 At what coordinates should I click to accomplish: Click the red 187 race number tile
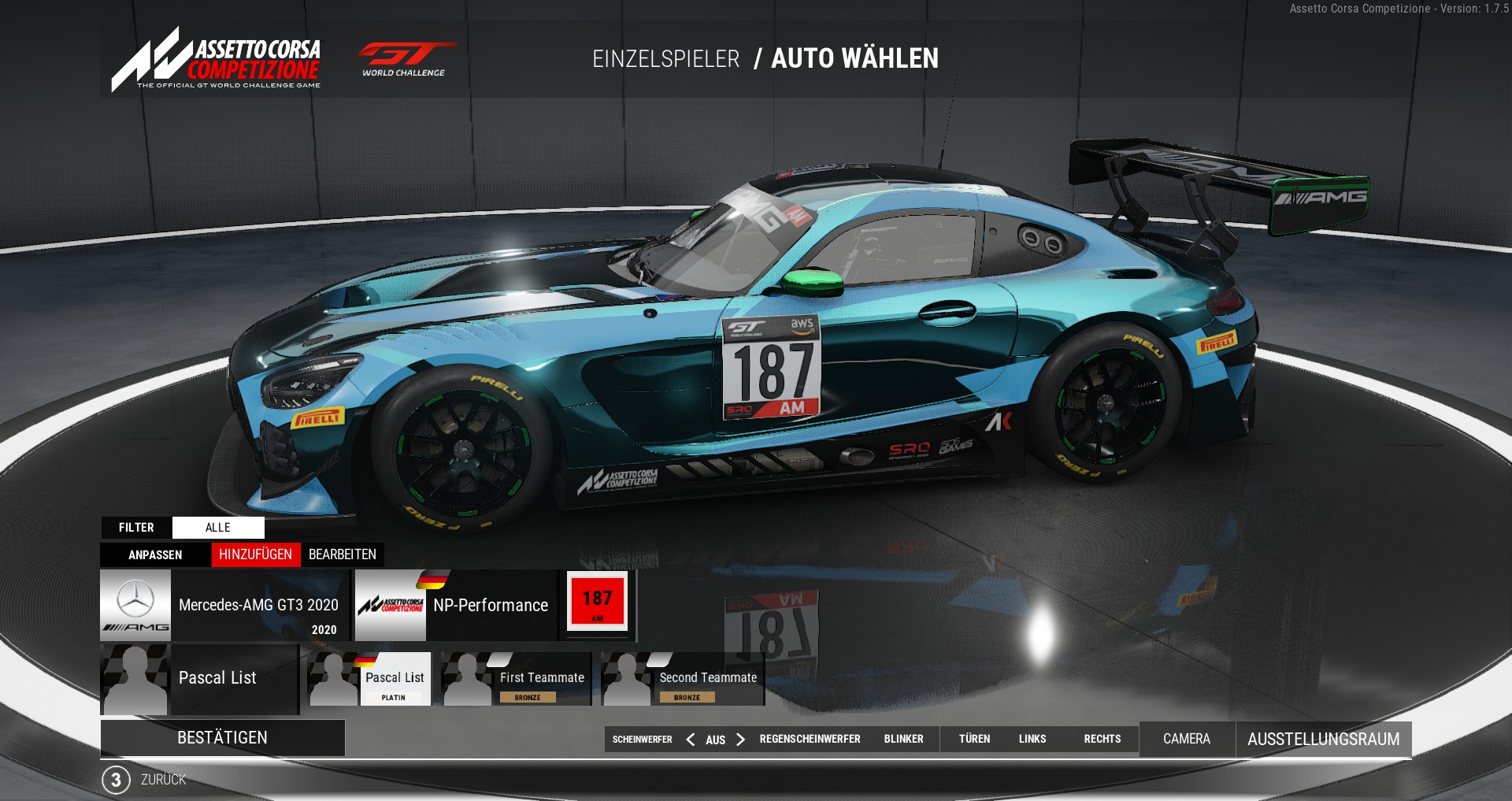pyautogui.click(x=598, y=603)
